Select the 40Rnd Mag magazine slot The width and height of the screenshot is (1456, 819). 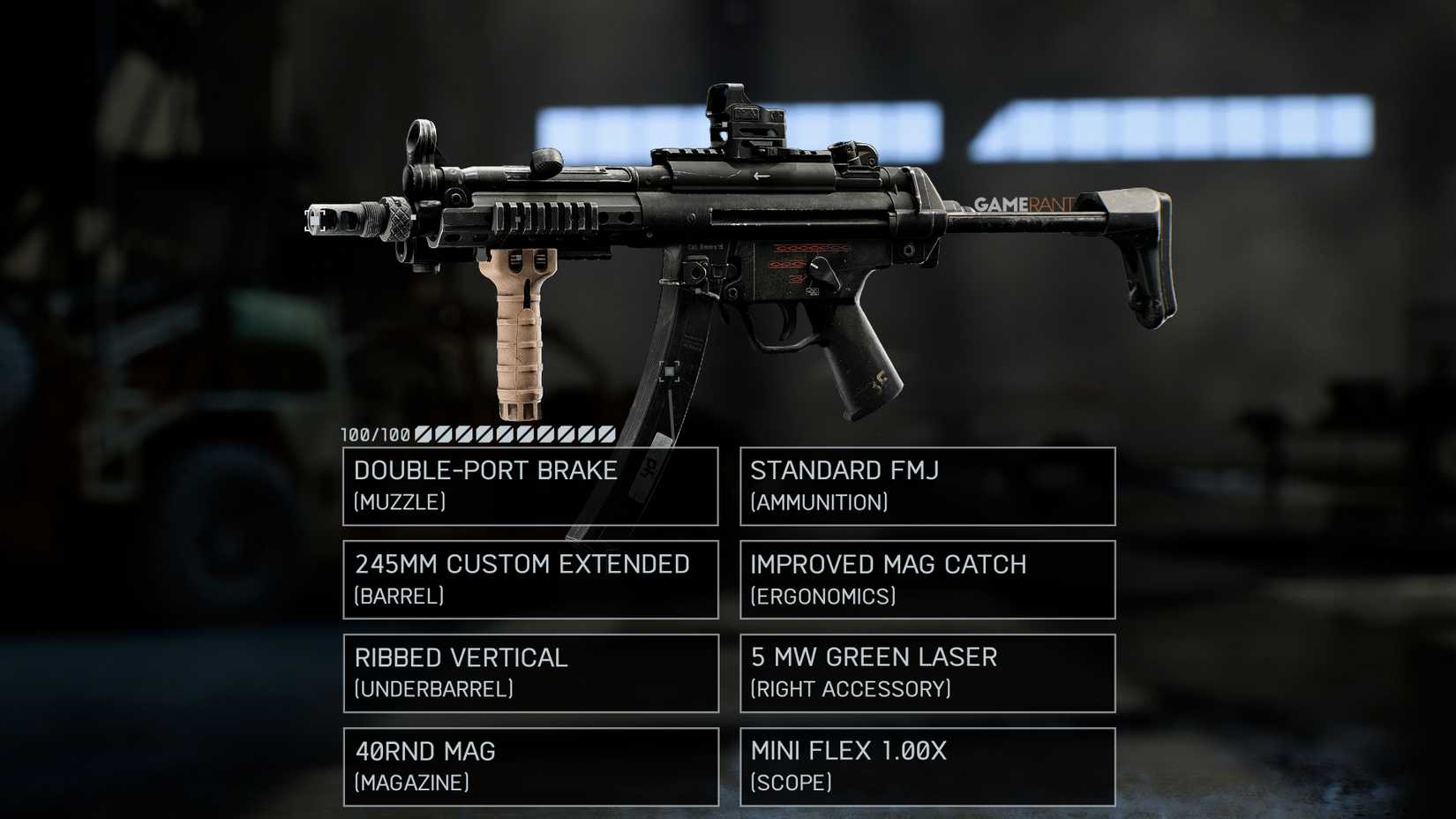[529, 765]
